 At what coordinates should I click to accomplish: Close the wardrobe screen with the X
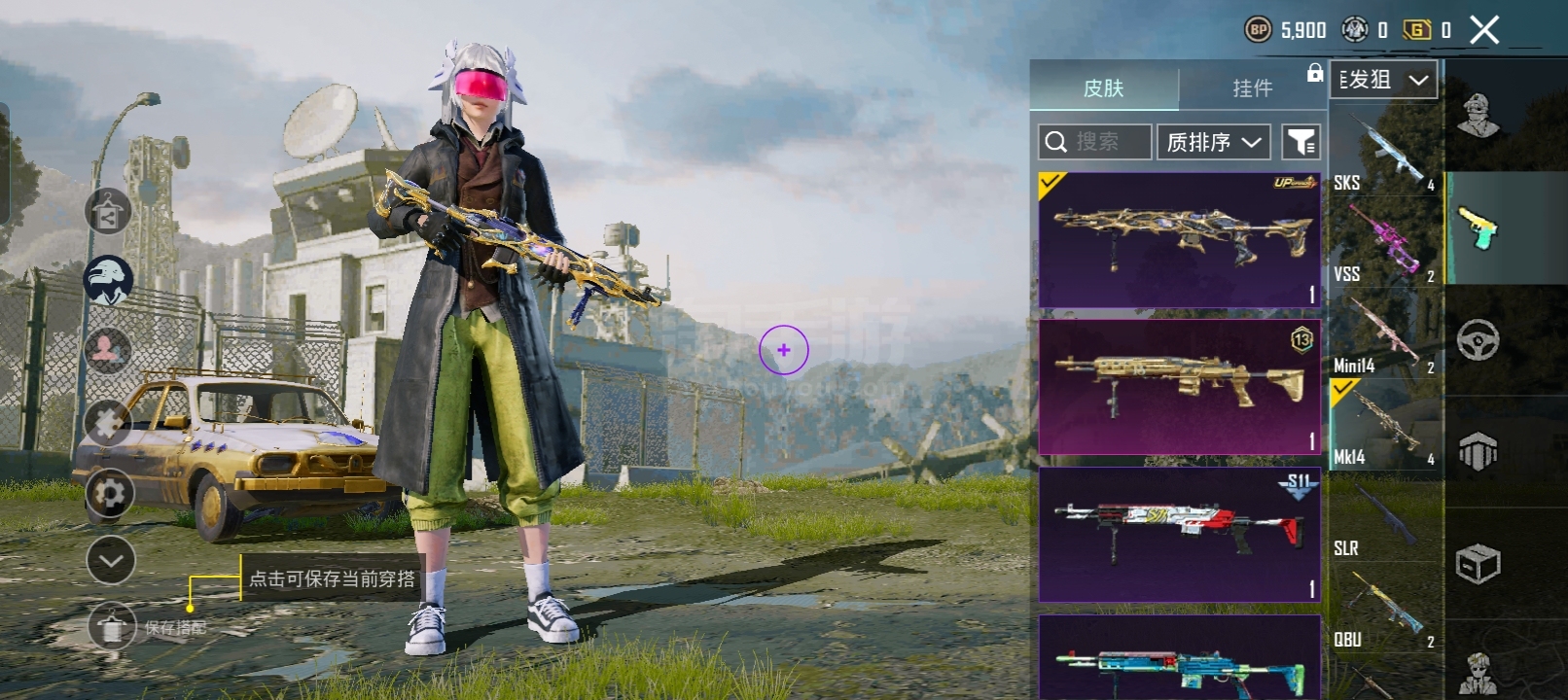click(1484, 30)
